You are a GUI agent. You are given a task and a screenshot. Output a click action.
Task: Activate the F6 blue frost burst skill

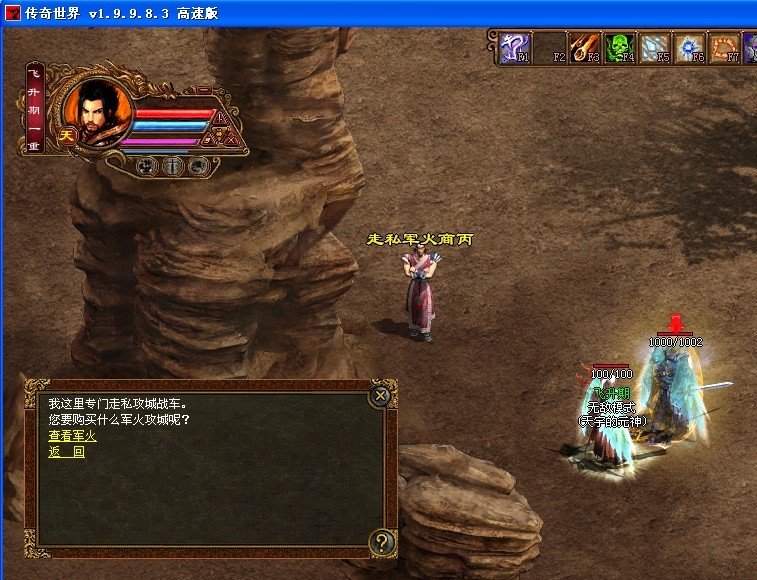689,47
